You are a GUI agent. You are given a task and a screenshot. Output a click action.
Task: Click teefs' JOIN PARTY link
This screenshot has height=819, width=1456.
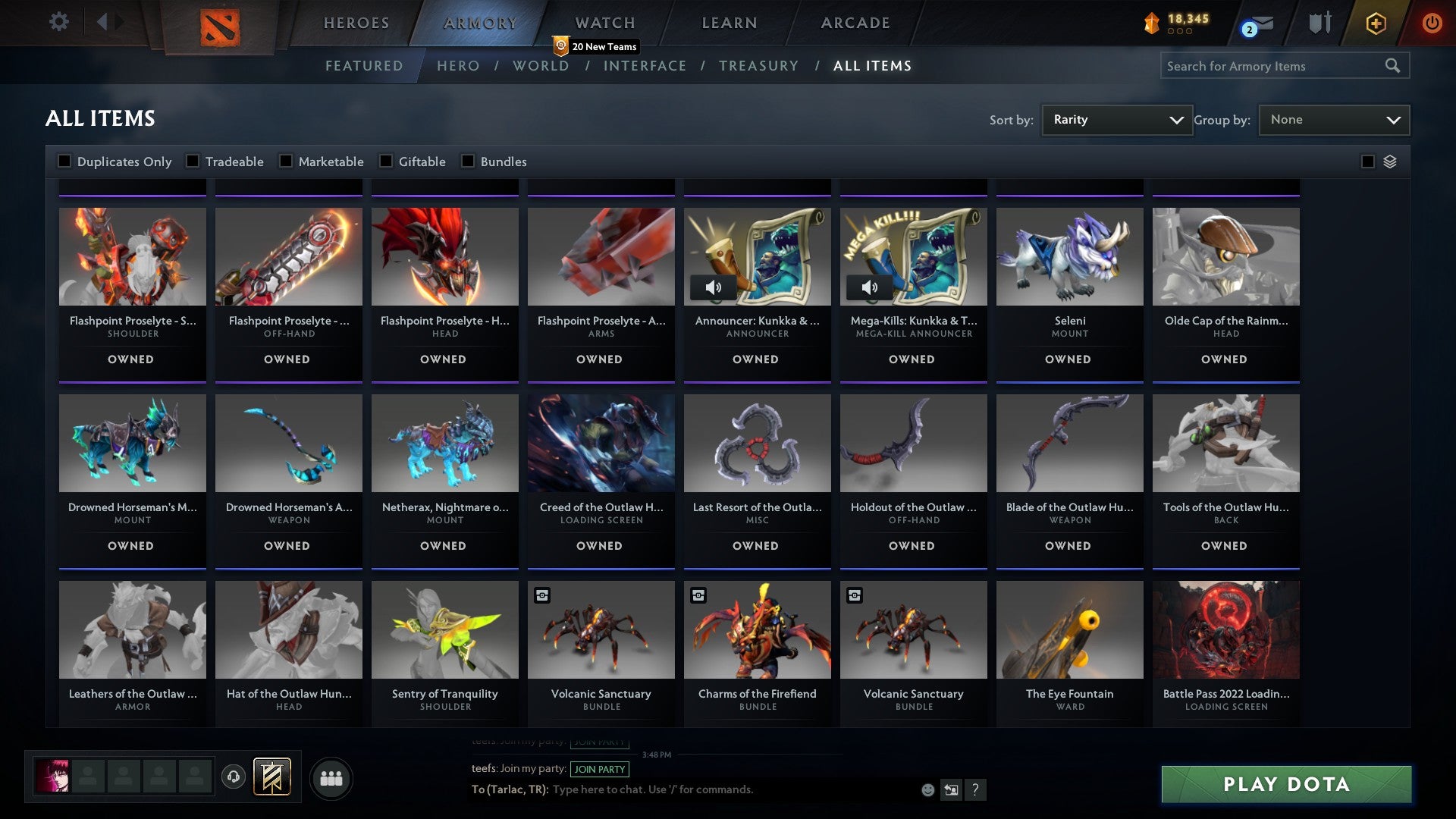point(600,769)
